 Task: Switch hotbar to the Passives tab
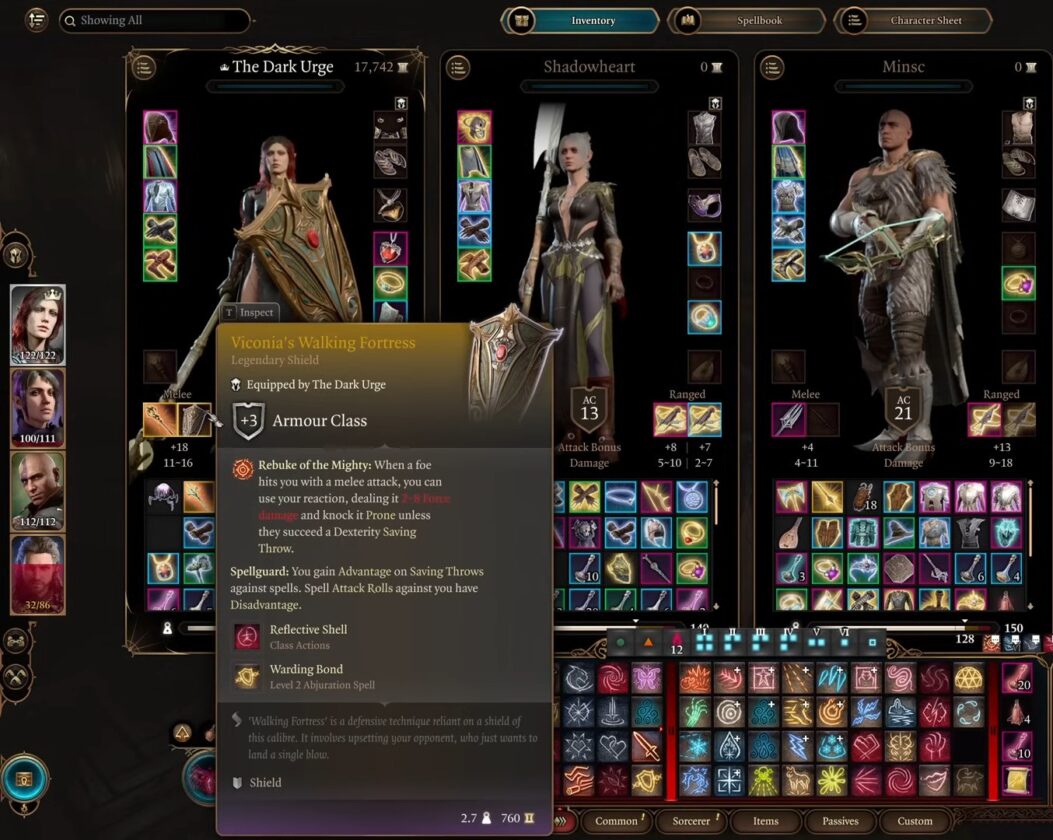point(840,821)
